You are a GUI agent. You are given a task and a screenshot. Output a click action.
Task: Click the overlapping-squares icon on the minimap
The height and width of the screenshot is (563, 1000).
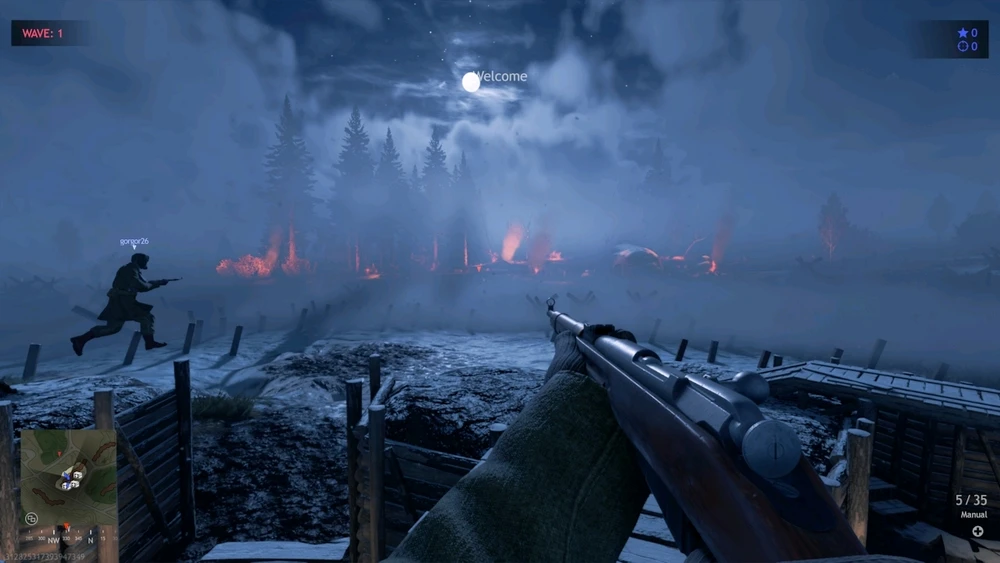(32, 518)
